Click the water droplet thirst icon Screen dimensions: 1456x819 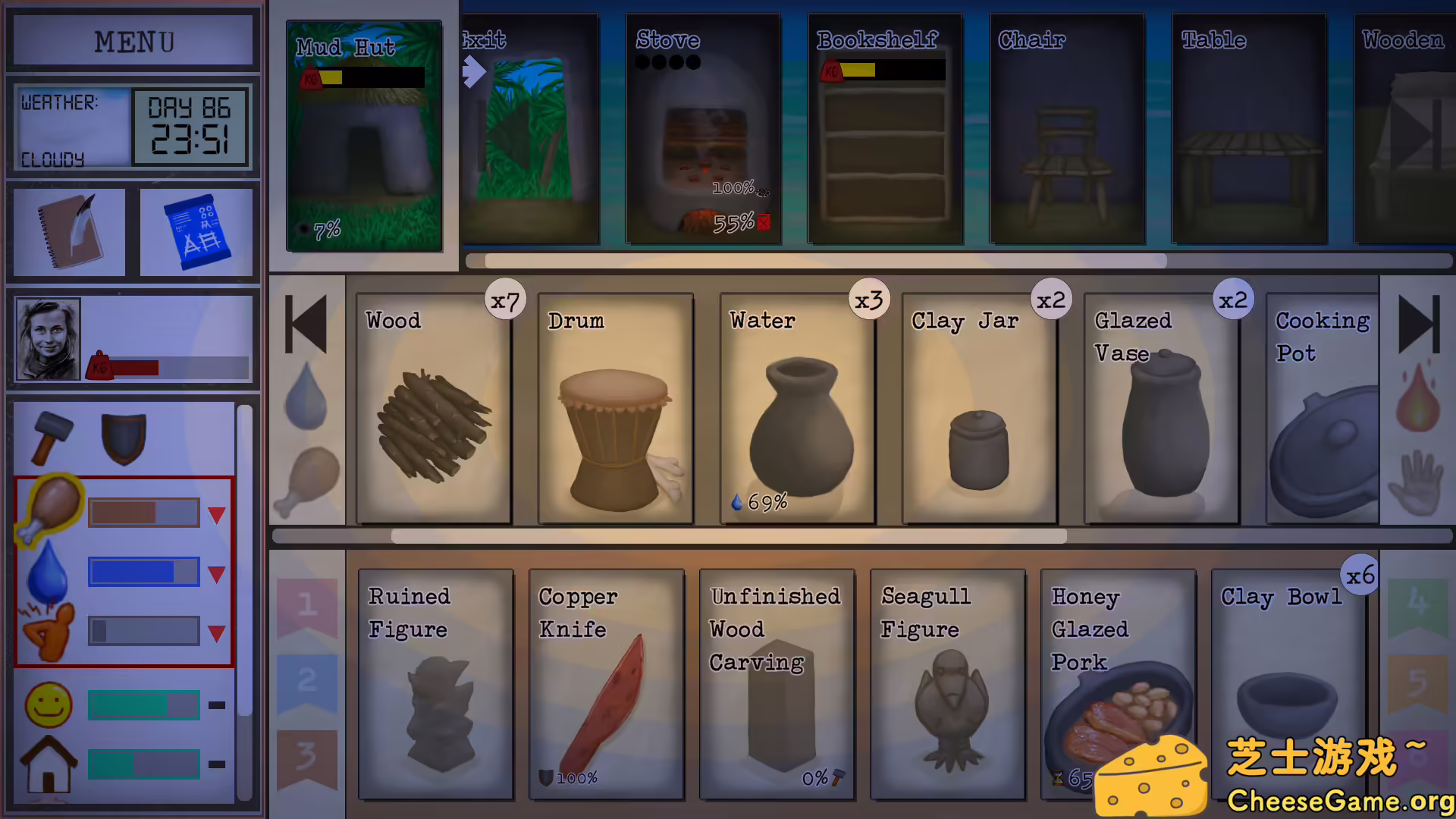[x=47, y=573]
